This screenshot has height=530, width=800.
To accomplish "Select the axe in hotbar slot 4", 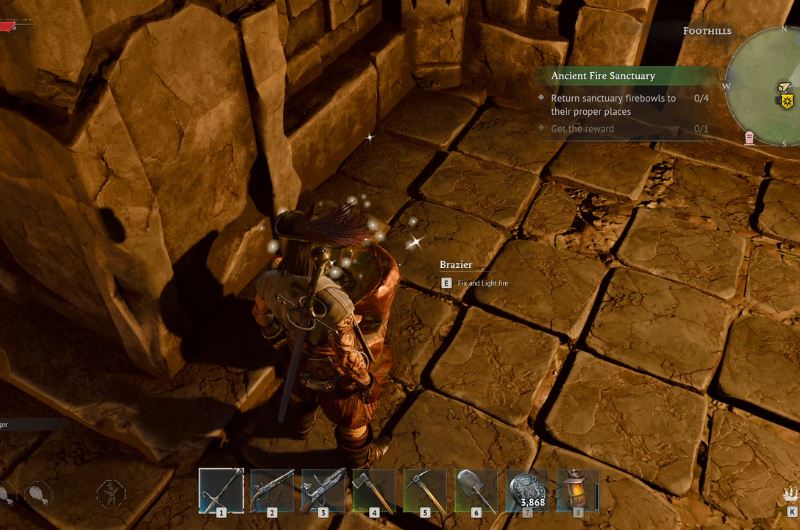I will tap(374, 490).
